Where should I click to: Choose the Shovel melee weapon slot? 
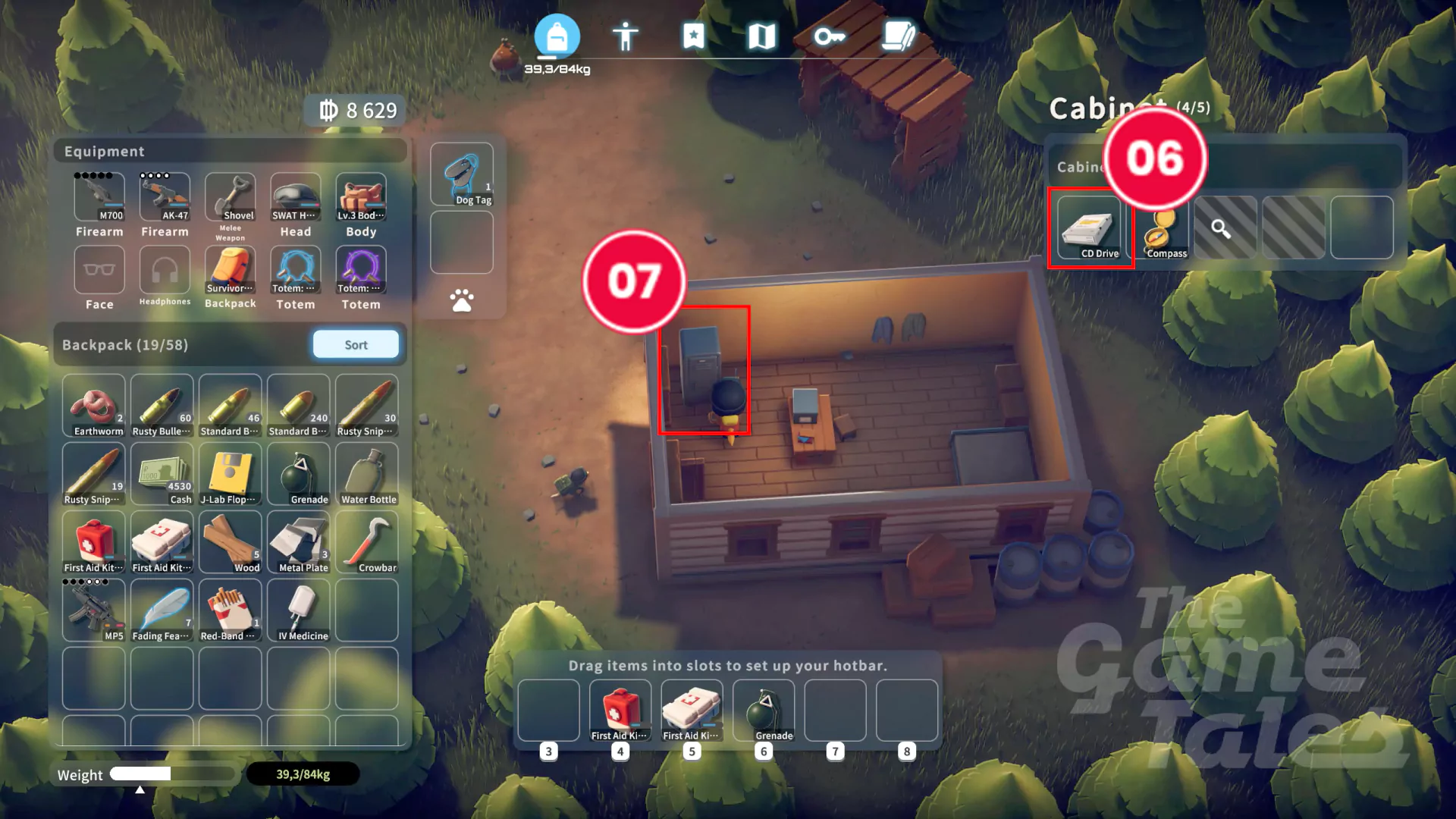pos(231,197)
